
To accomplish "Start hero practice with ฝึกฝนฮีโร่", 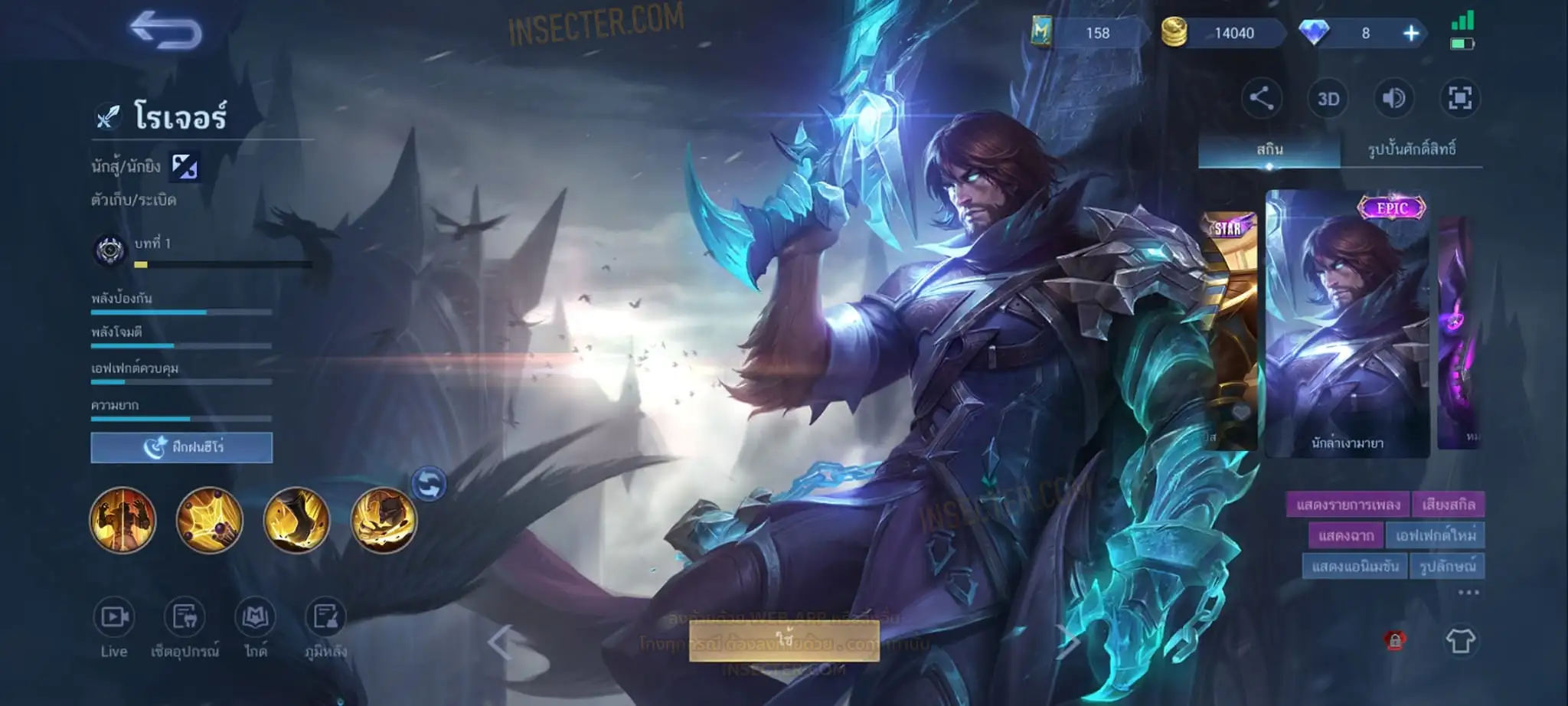I will point(181,447).
